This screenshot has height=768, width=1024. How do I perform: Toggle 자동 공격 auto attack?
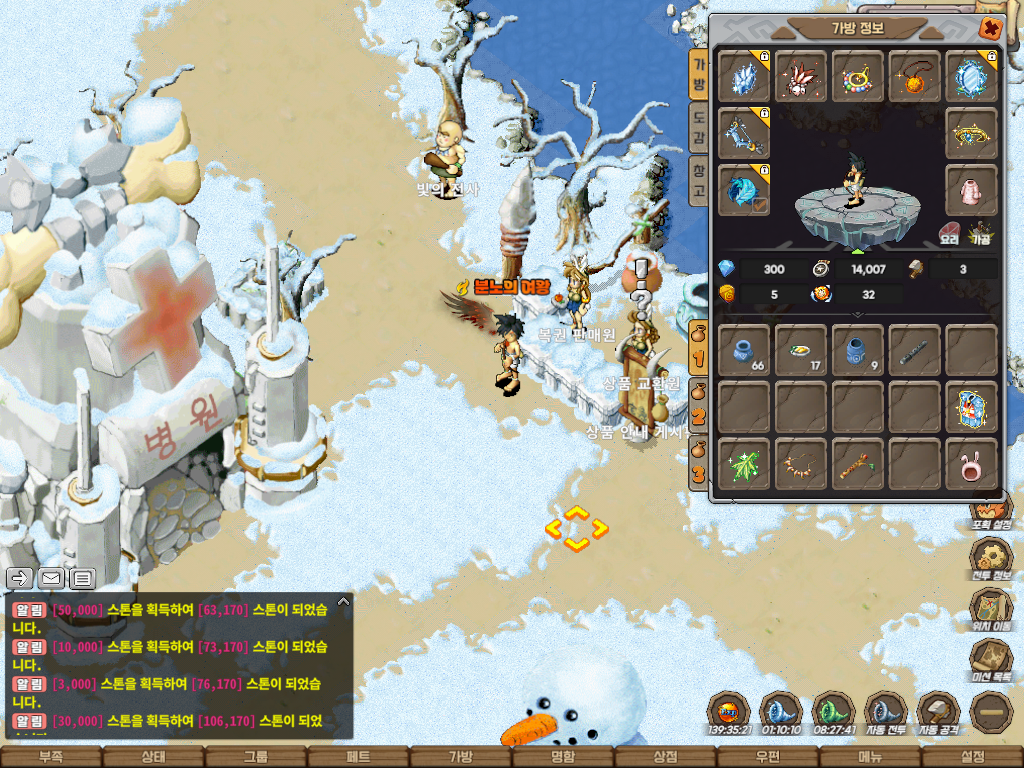tap(938, 712)
